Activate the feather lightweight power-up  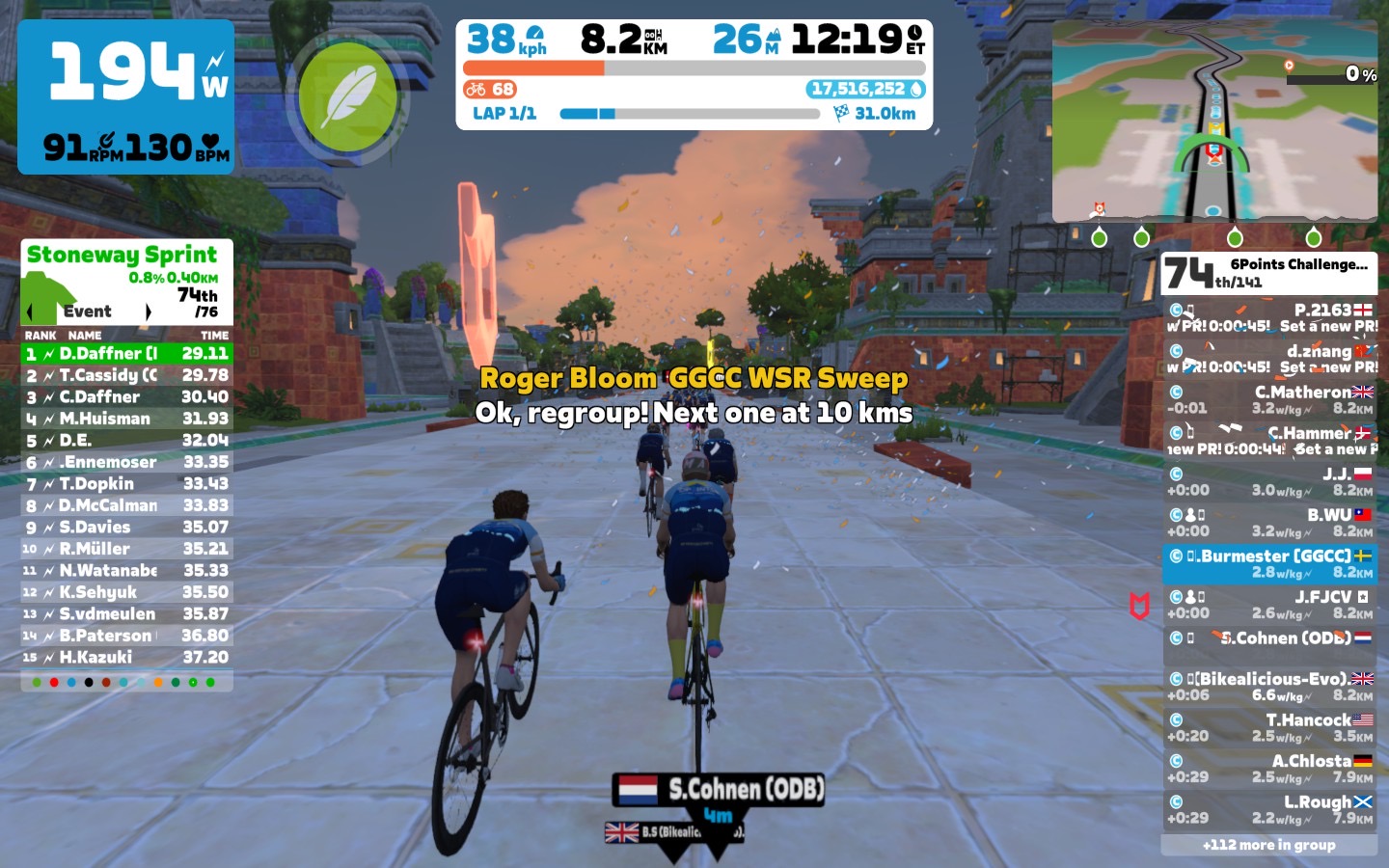click(x=347, y=96)
